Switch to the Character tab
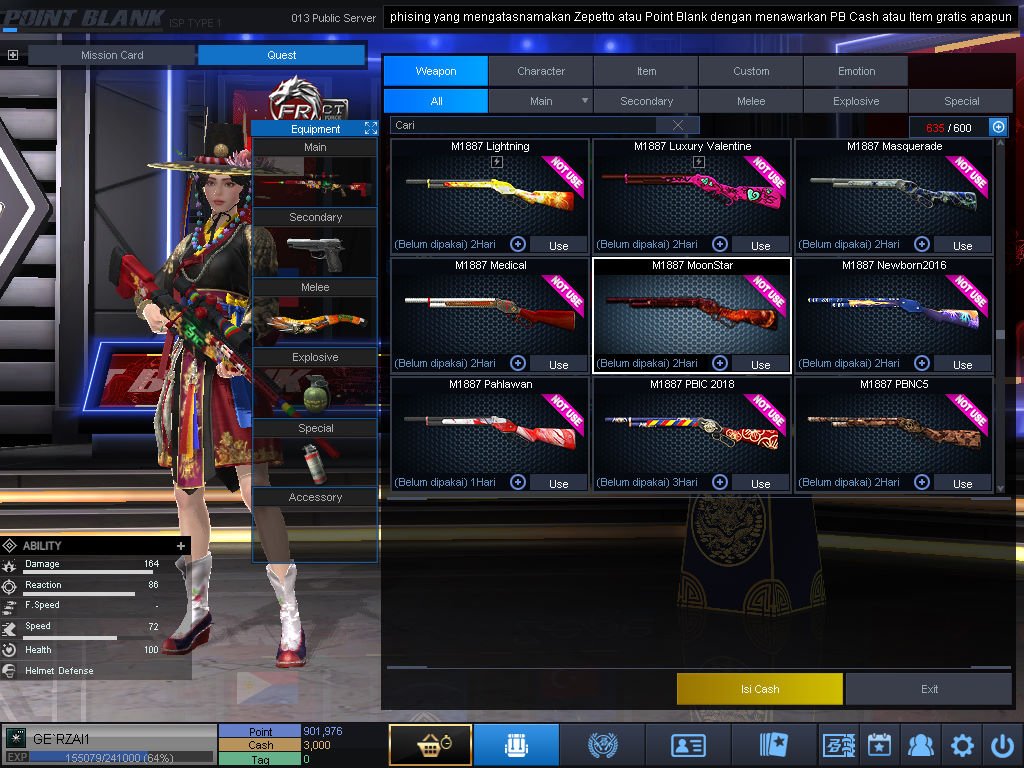 coord(541,71)
